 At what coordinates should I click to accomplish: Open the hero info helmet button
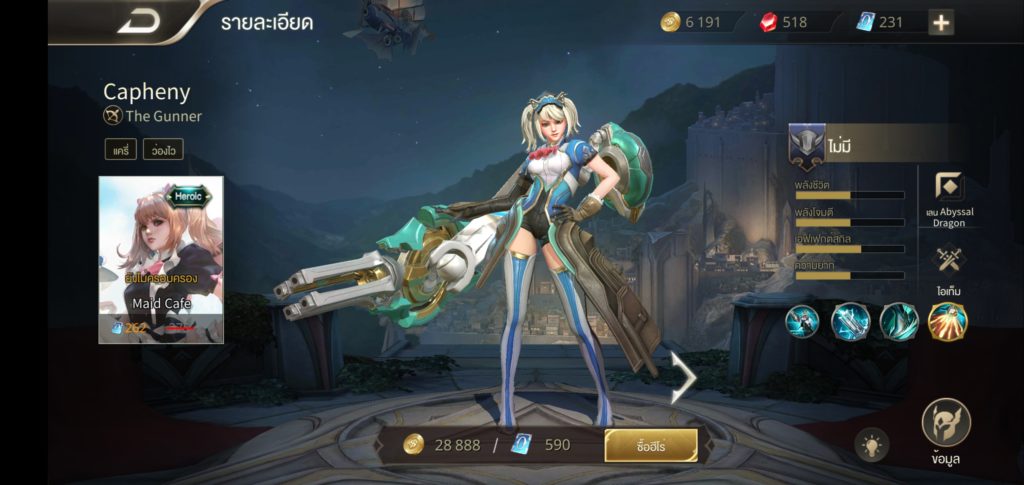(945, 424)
